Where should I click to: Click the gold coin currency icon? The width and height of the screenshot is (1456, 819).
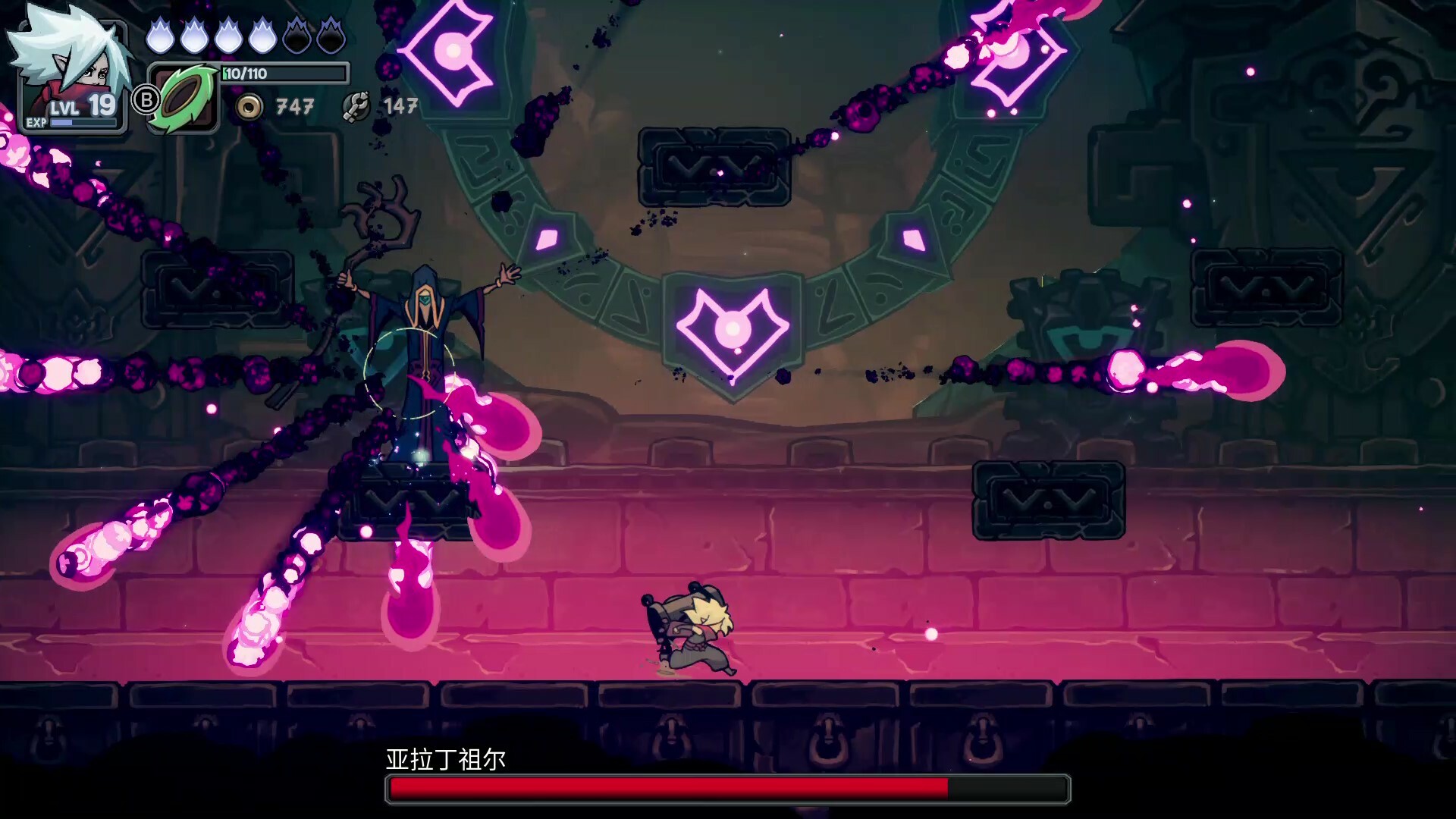248,105
